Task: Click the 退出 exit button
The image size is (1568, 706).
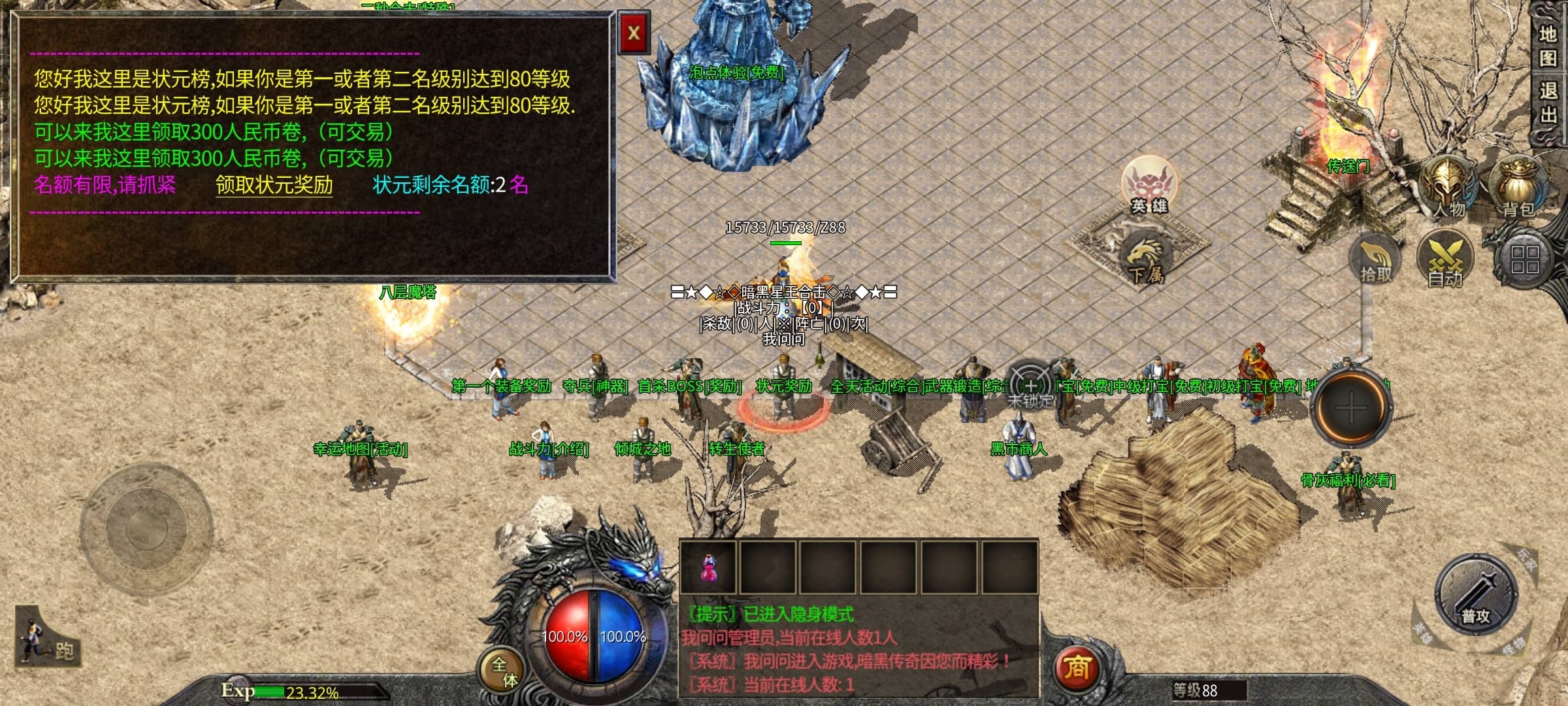Action: coord(1547,103)
